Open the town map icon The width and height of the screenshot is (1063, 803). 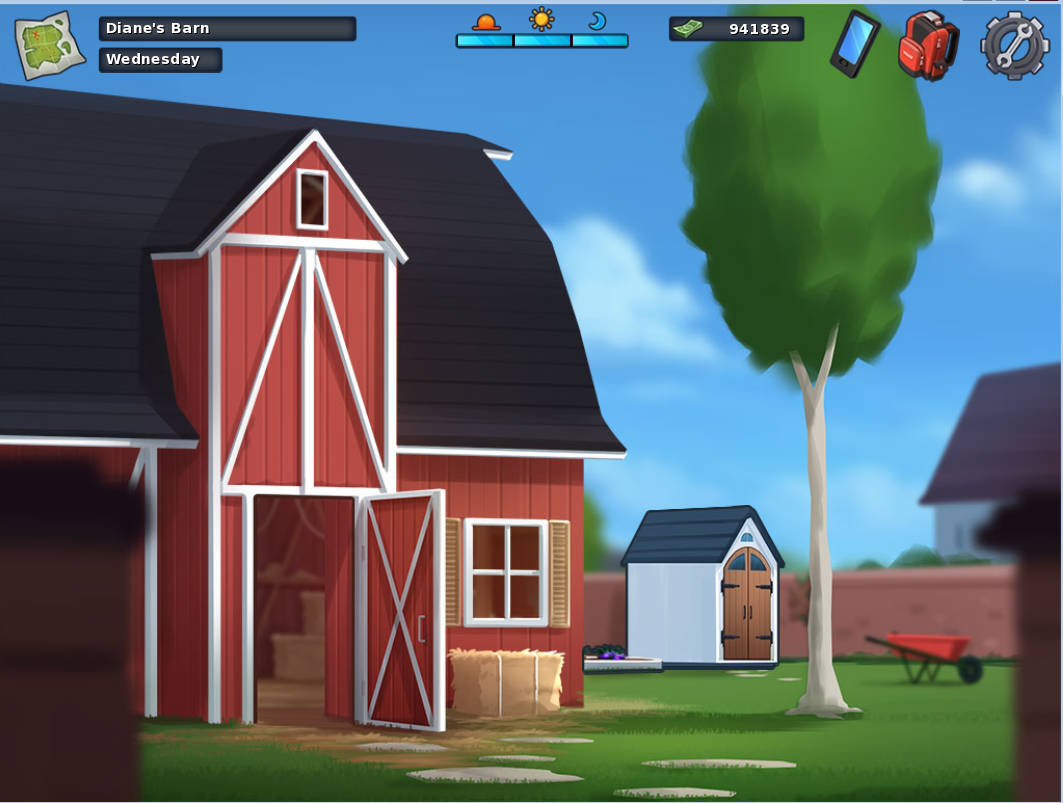[x=49, y=45]
